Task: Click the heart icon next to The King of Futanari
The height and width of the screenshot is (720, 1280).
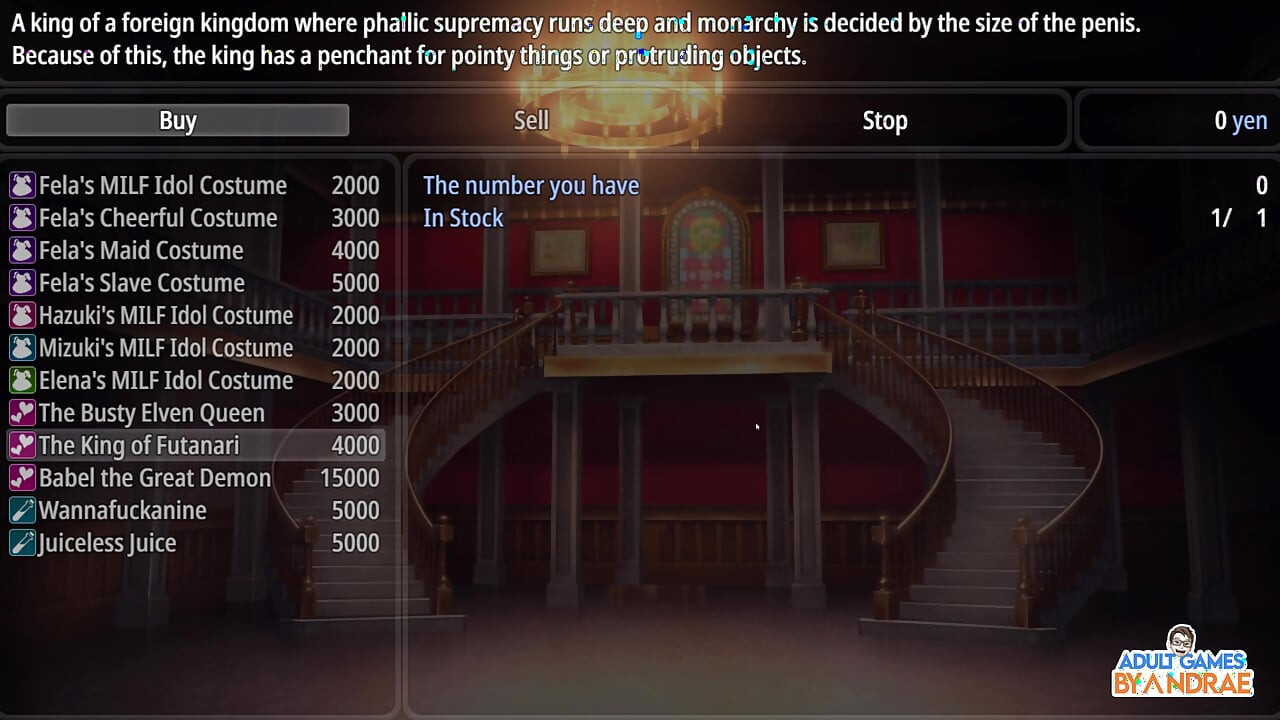Action: coord(23,445)
